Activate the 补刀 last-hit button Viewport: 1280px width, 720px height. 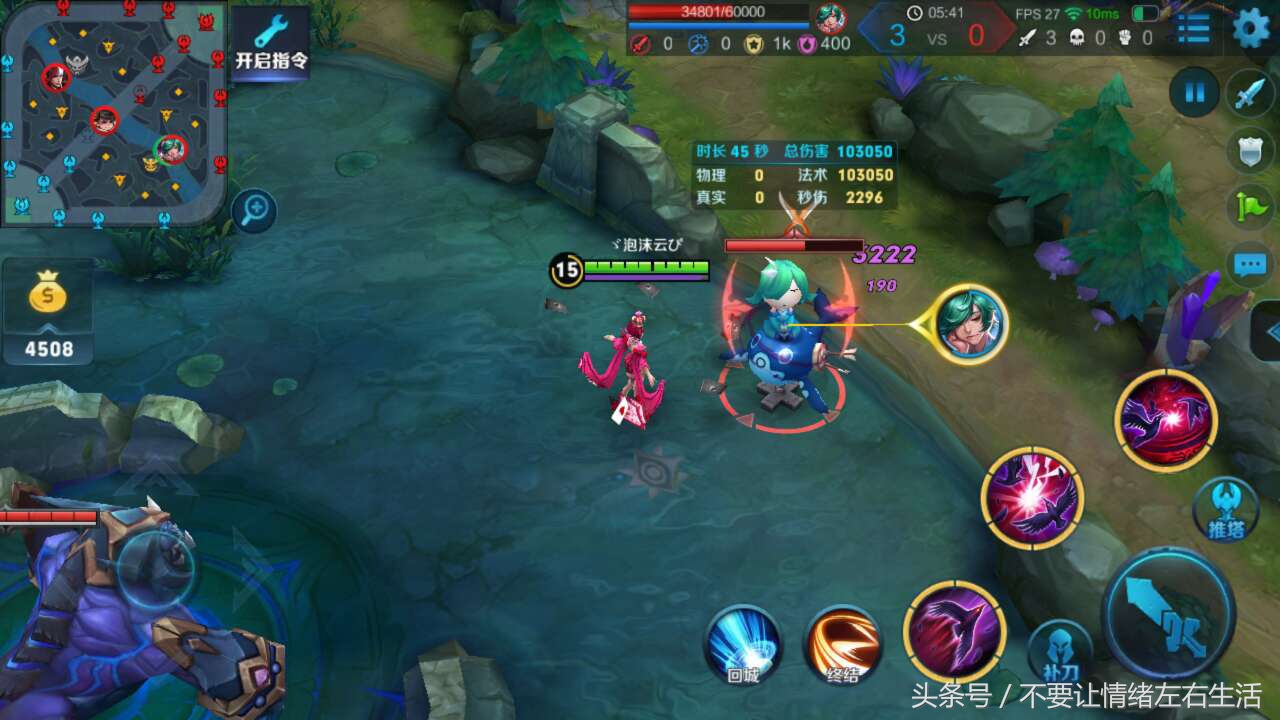[1060, 650]
